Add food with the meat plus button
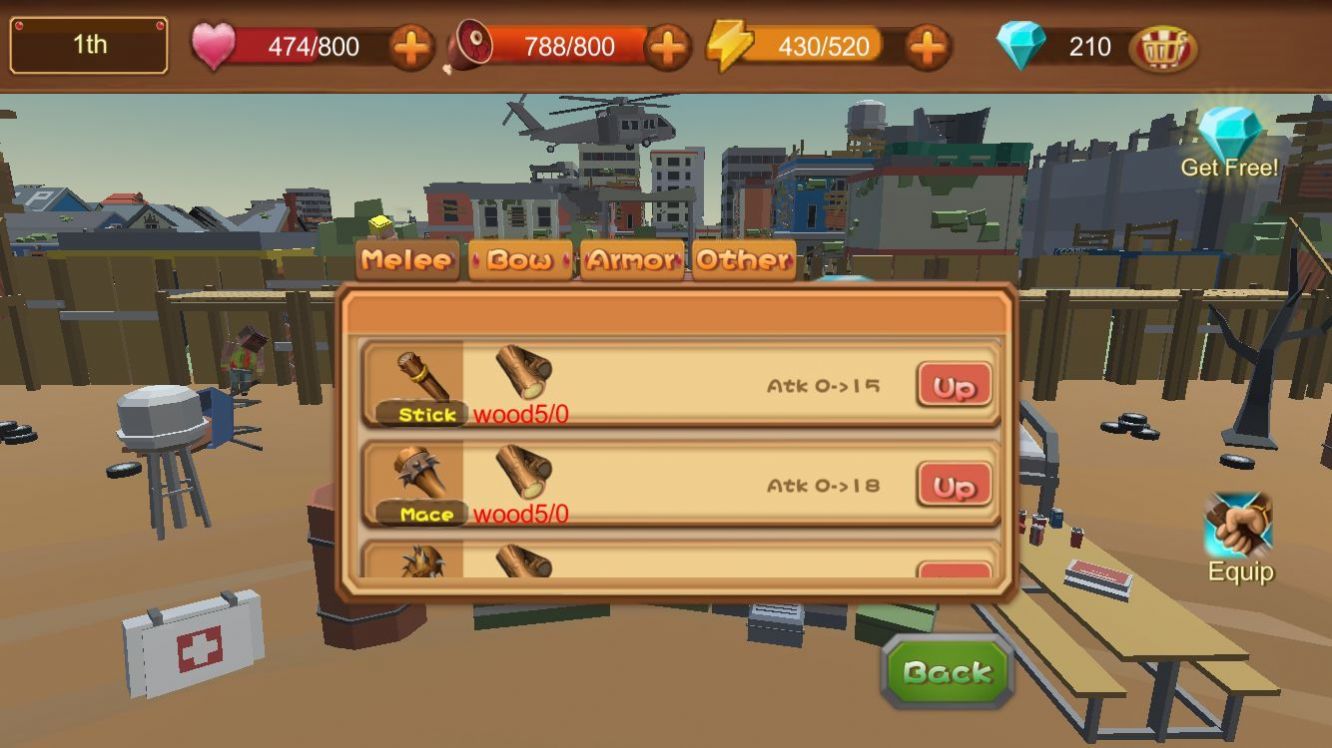The width and height of the screenshot is (1332, 748). 667,47
